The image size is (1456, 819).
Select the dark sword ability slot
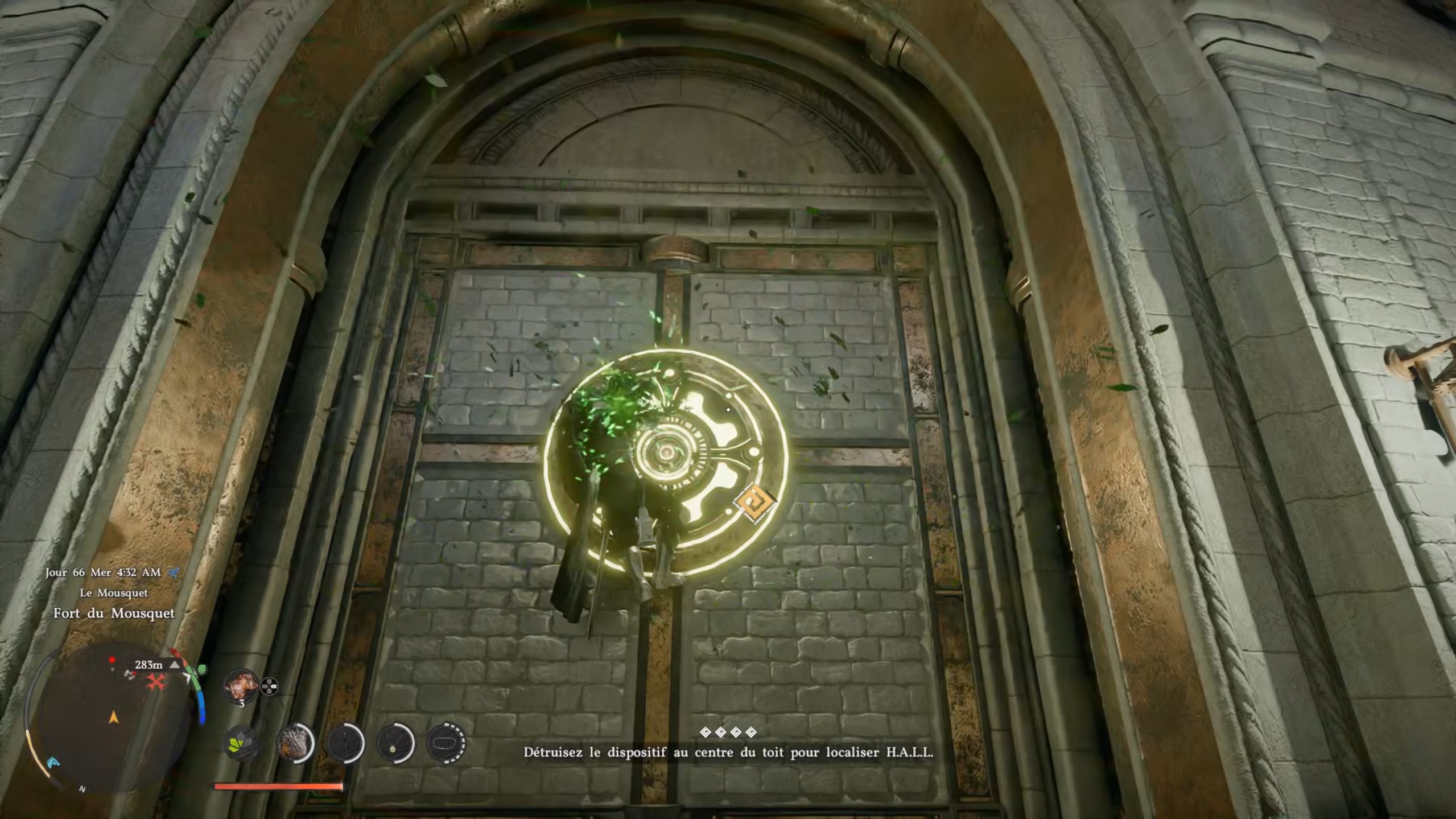click(345, 743)
